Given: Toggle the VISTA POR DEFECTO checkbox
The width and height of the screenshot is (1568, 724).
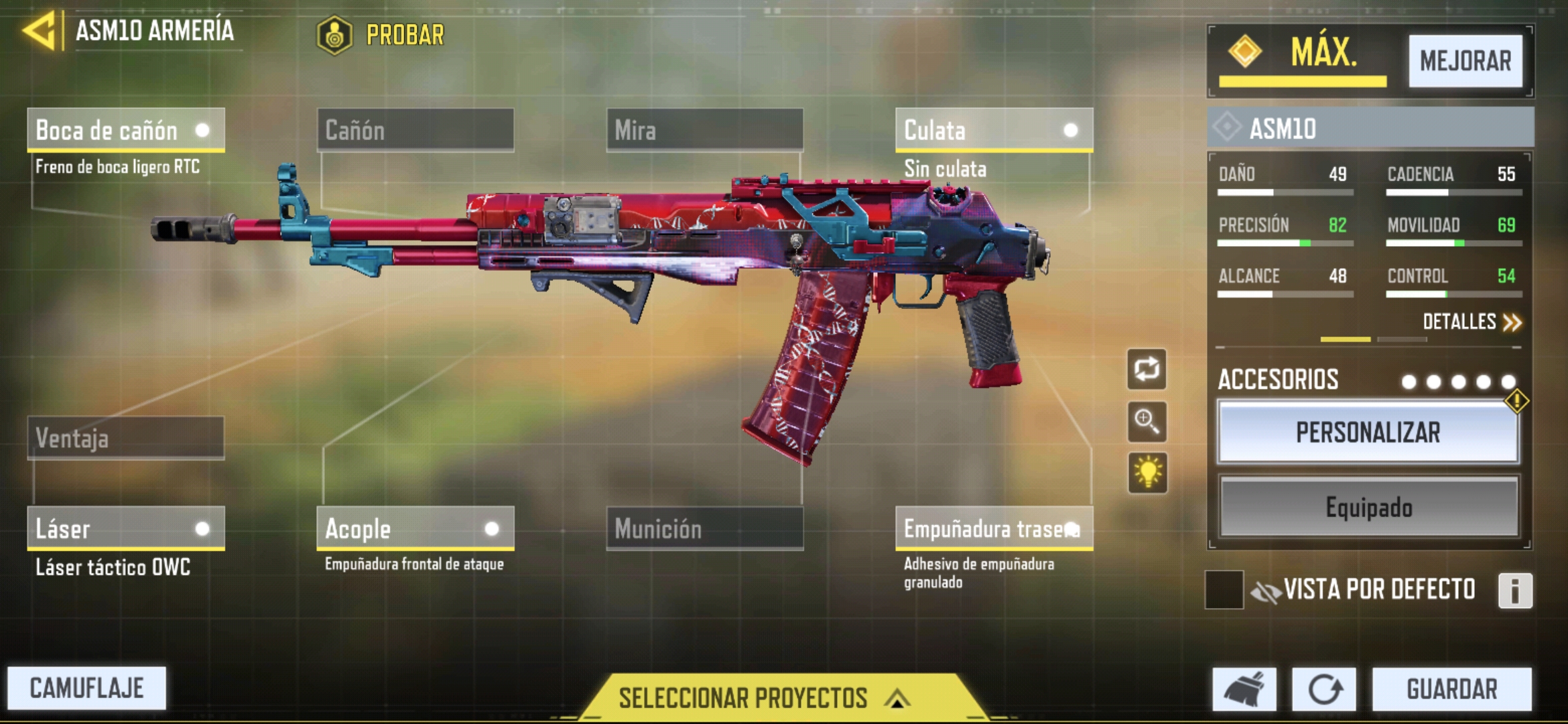Looking at the screenshot, I should point(1224,590).
